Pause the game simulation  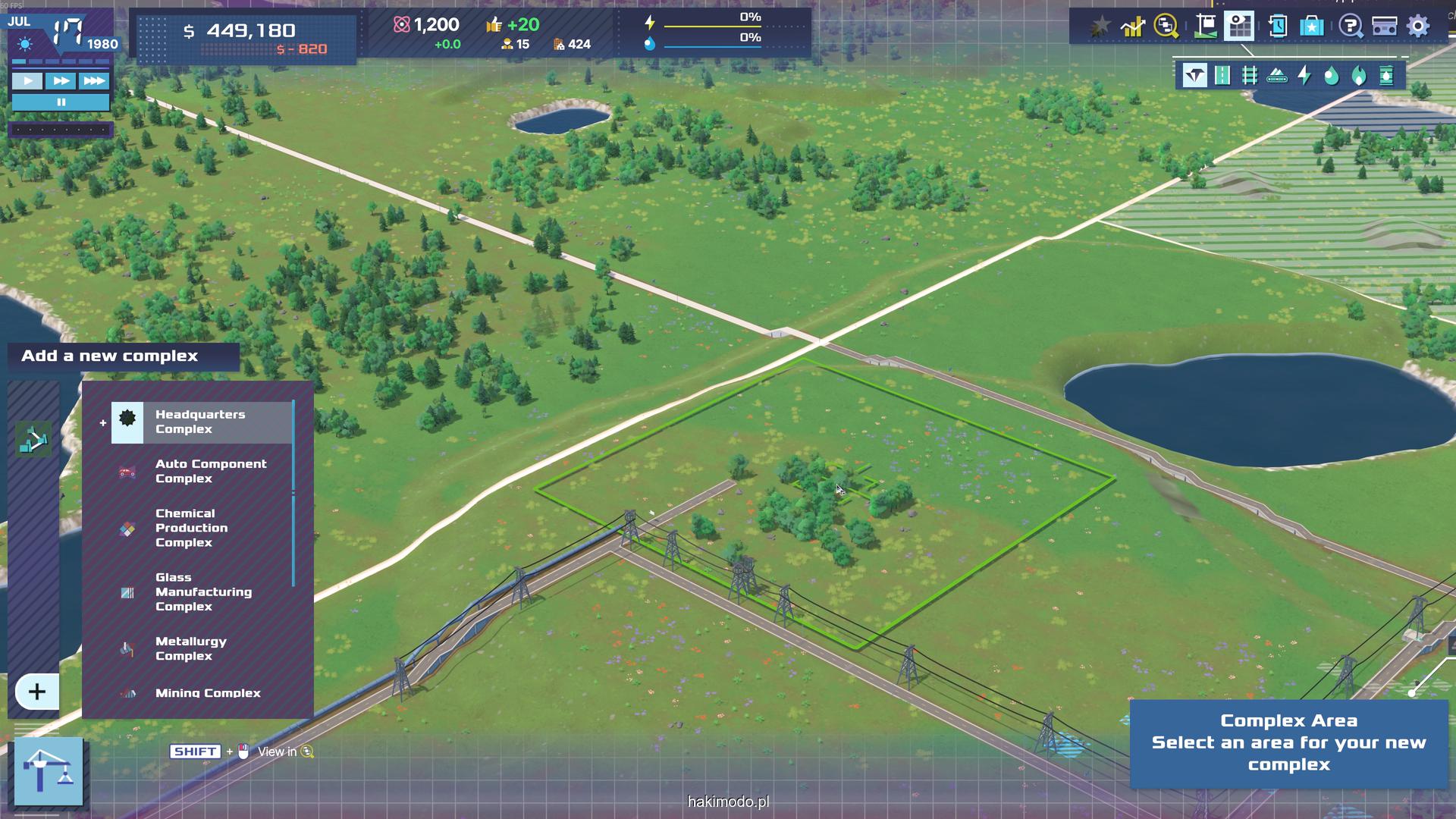click(x=61, y=102)
